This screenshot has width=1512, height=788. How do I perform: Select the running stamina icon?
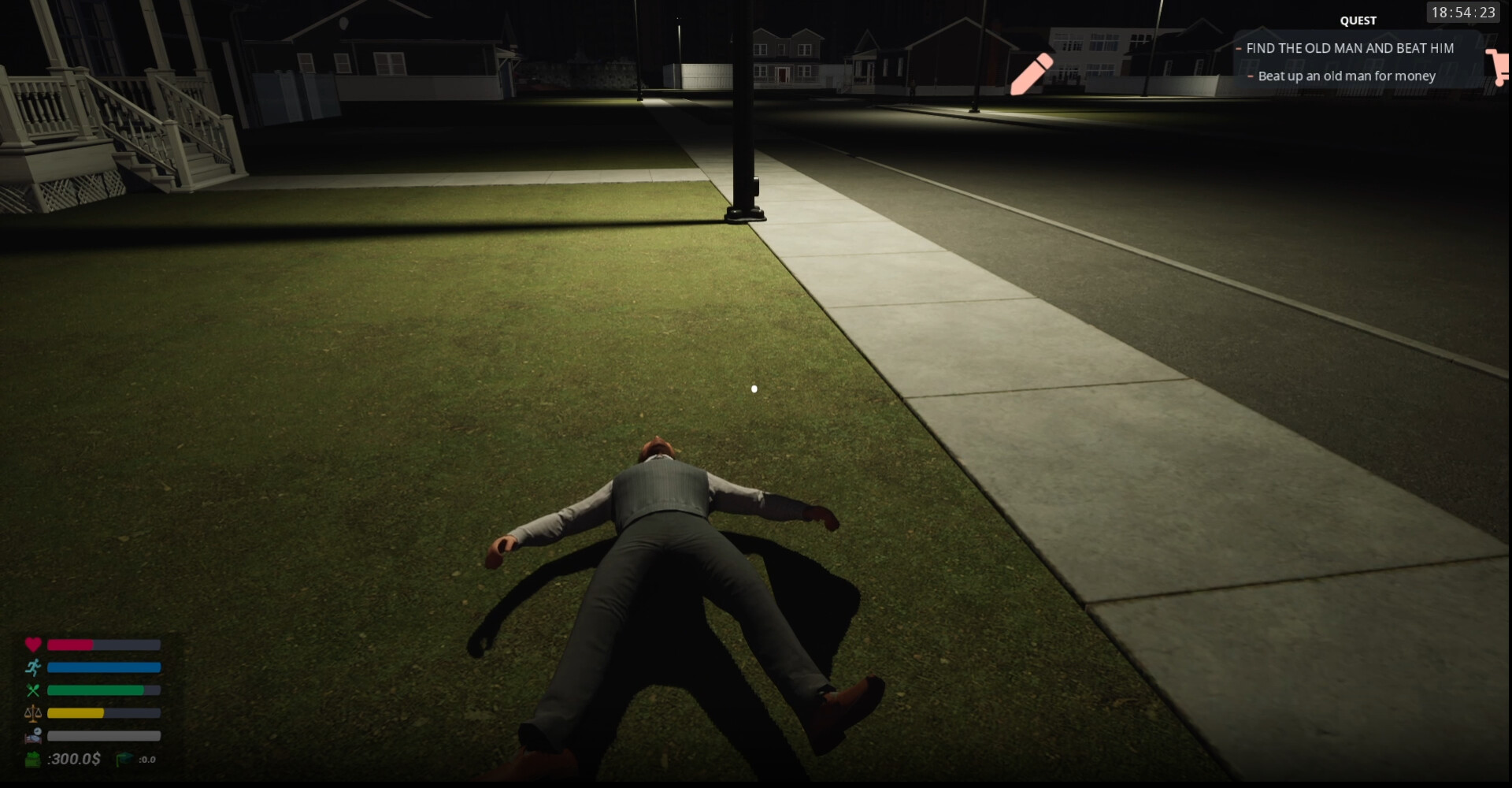coord(31,667)
